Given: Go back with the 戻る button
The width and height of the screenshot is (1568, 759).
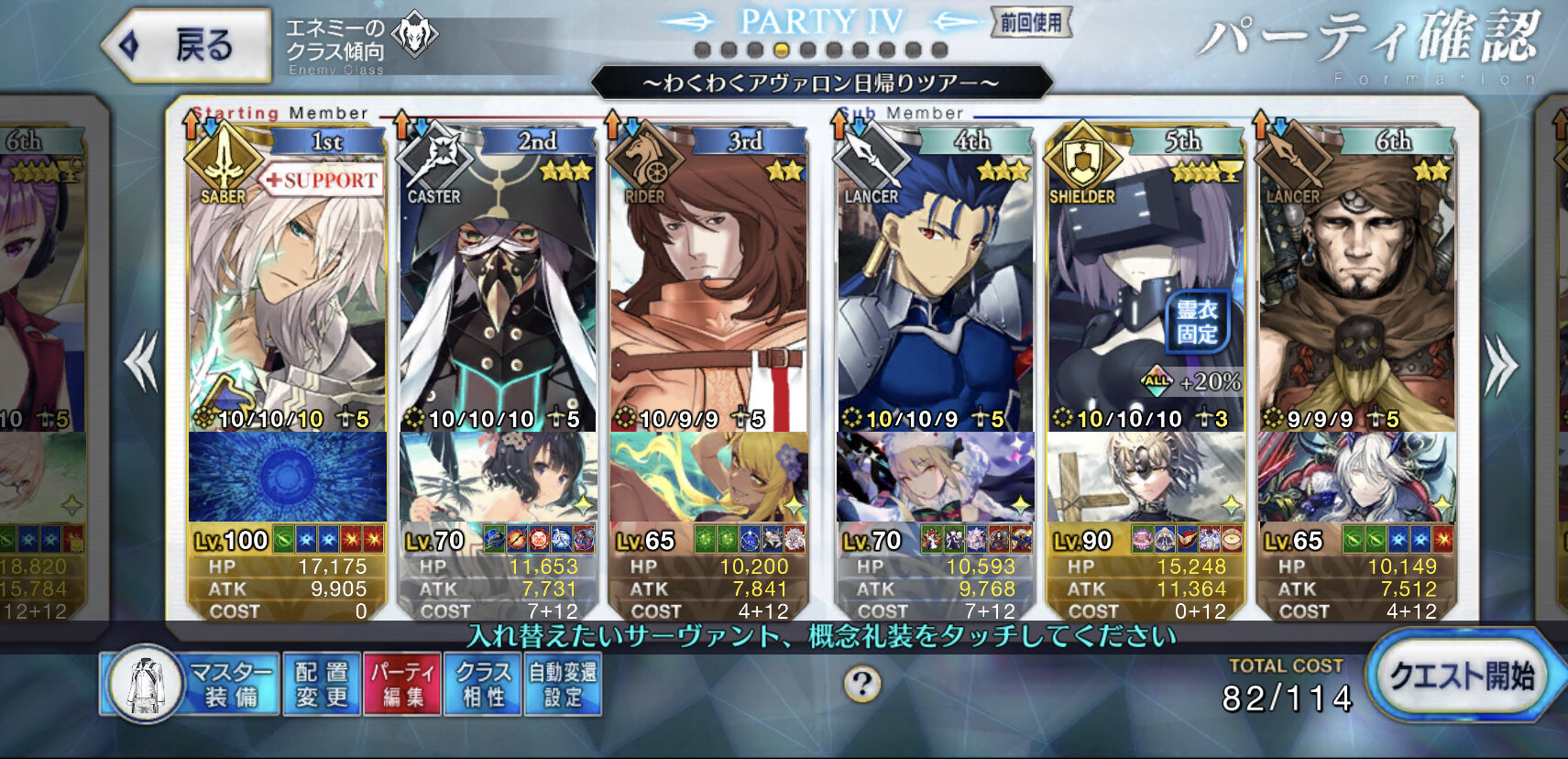Looking at the screenshot, I should pyautogui.click(x=188, y=45).
